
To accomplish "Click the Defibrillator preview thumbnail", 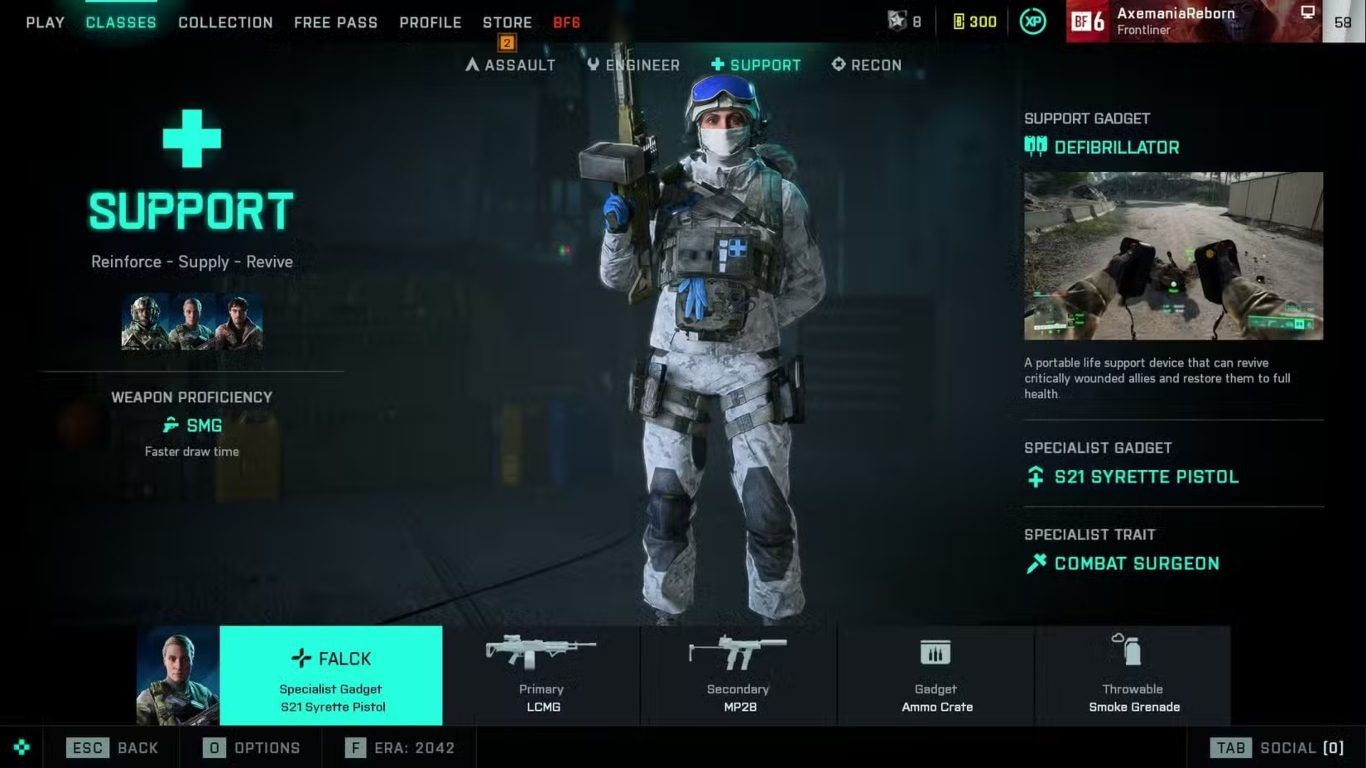I will 1173,256.
